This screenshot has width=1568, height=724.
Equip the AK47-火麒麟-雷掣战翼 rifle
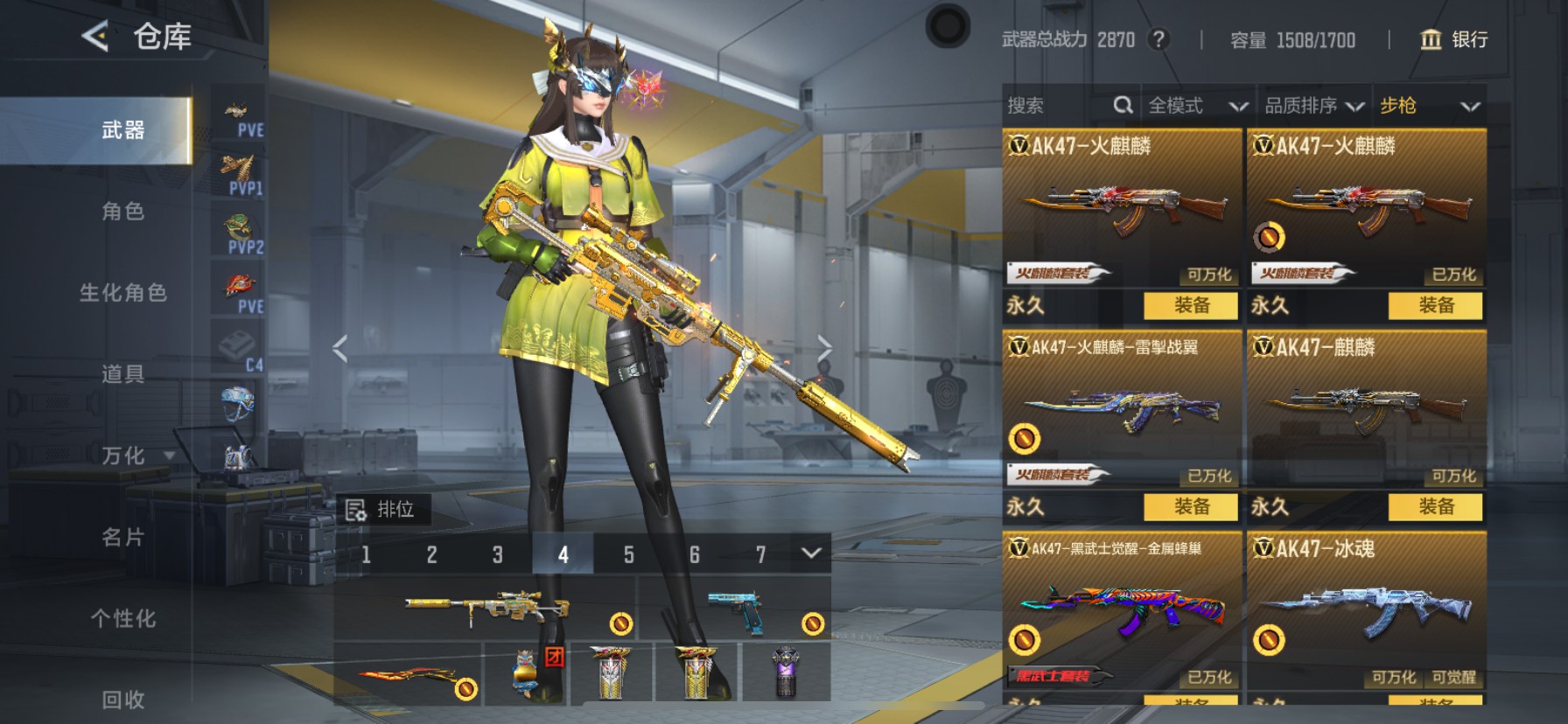tap(1191, 506)
